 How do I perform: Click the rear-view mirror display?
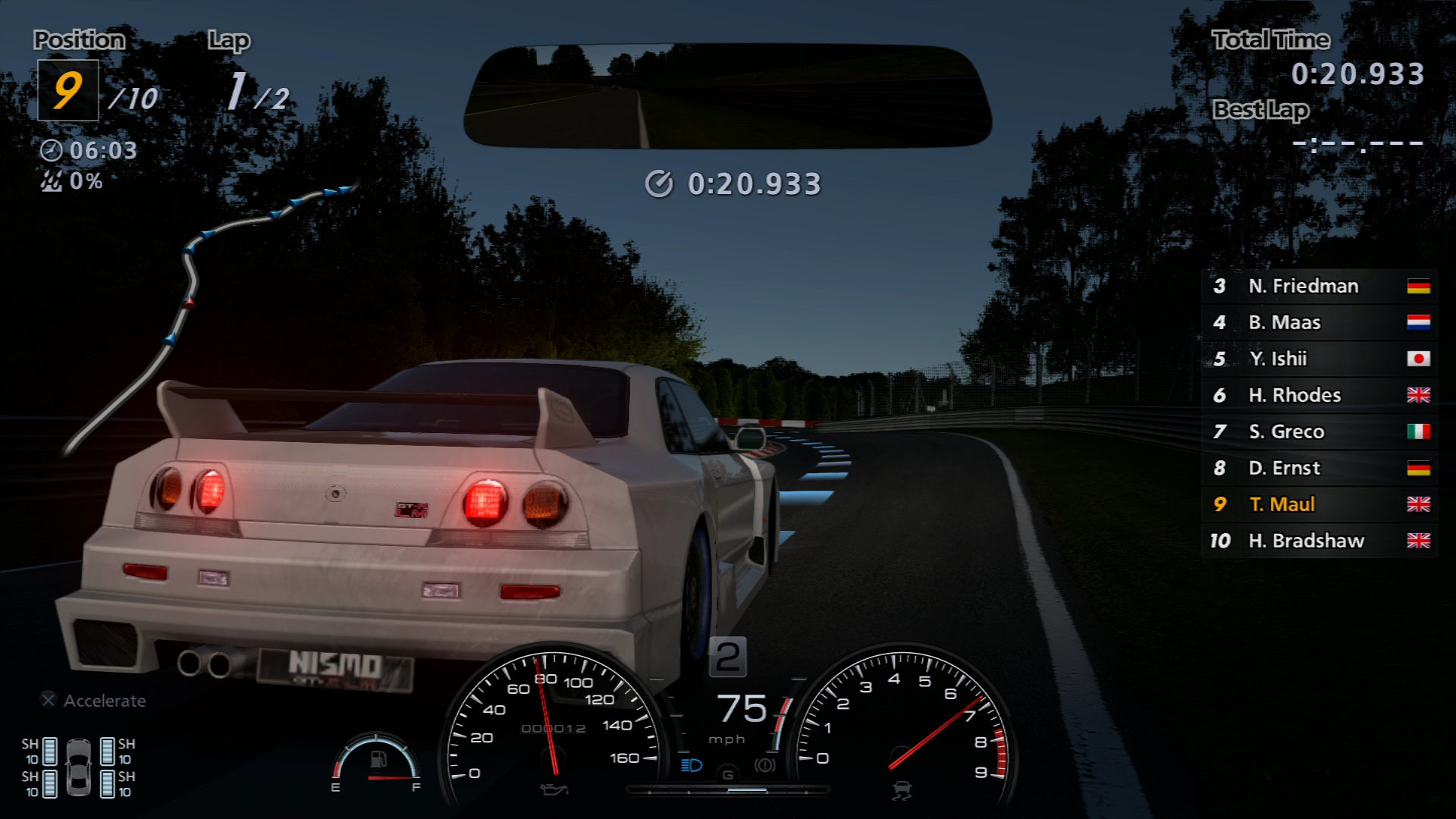tap(726, 96)
